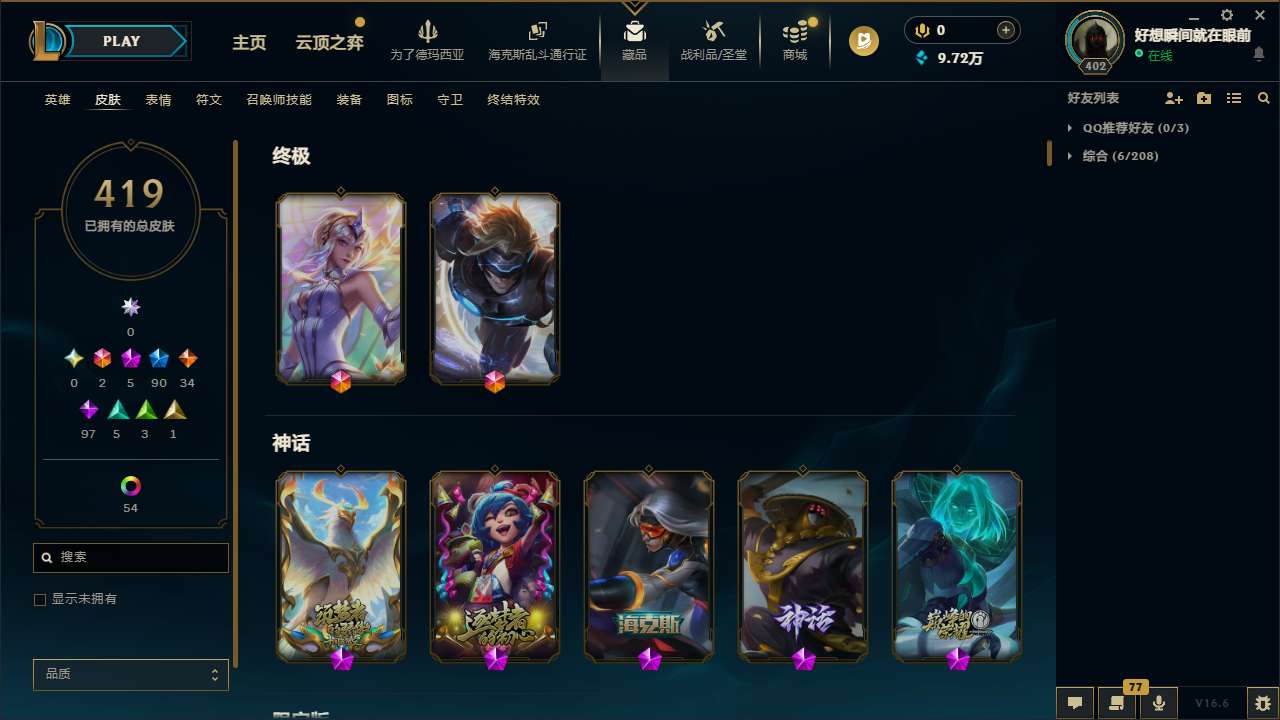Open the 商城 store from the top navigation
This screenshot has width=1280, height=720.
click(x=794, y=40)
